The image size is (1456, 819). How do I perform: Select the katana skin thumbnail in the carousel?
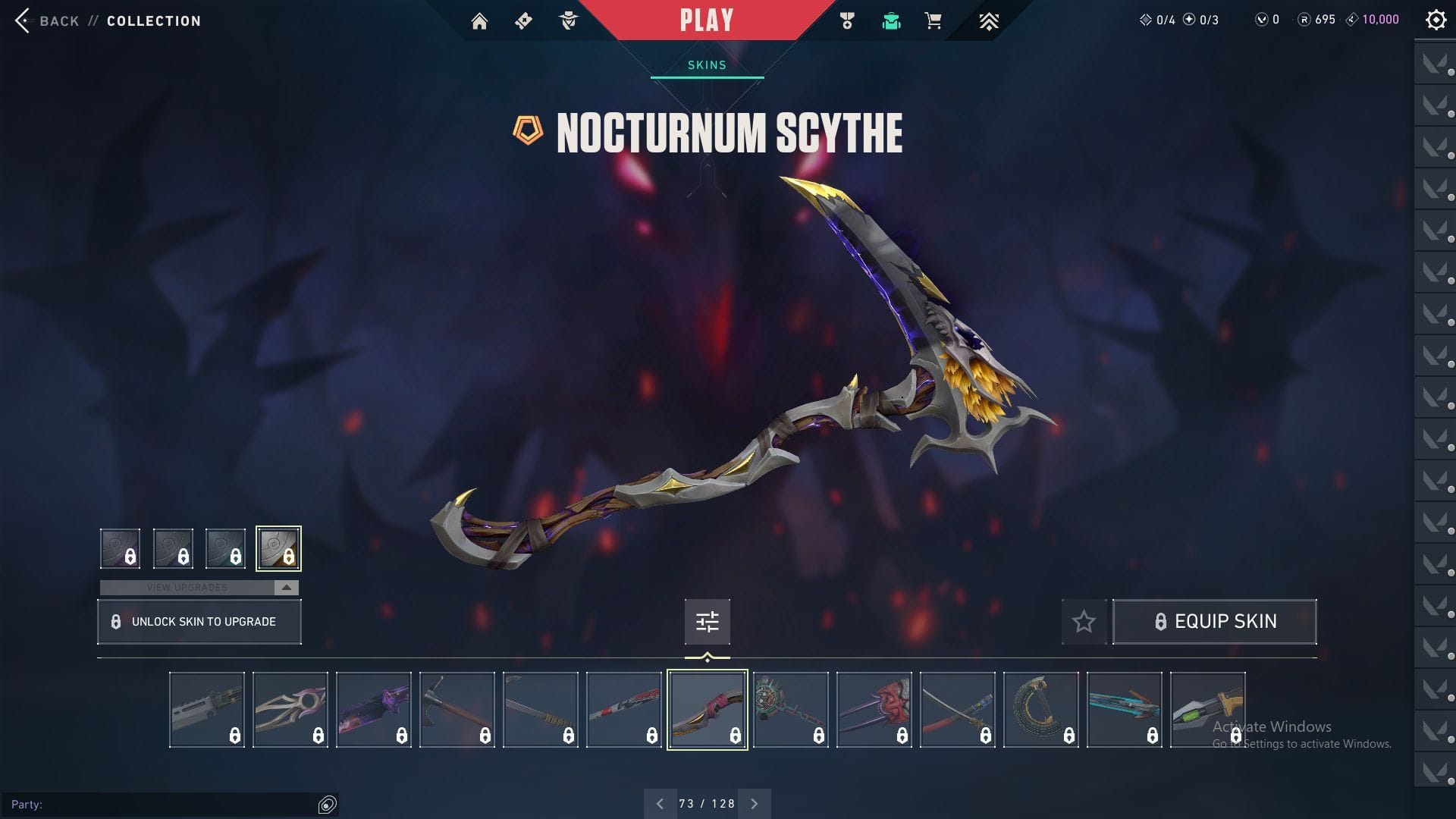[957, 708]
